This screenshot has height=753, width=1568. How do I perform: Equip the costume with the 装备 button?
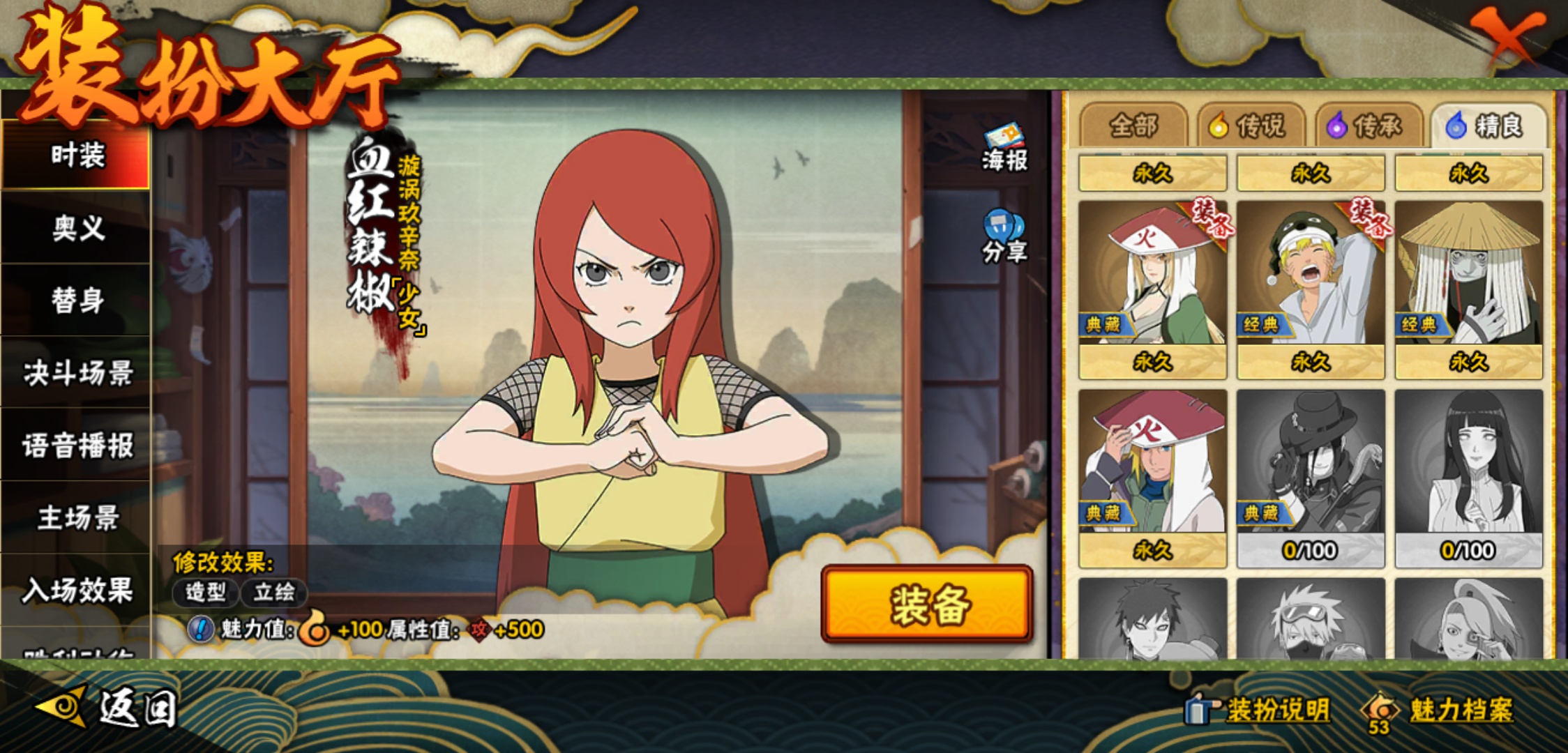927,604
